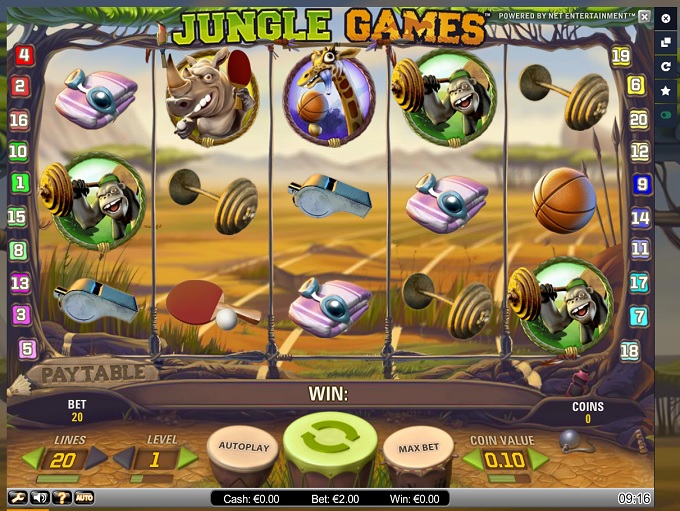Viewport: 680px width, 511px height.
Task: Reload the game using the sidebar refresh icon
Action: [666, 66]
